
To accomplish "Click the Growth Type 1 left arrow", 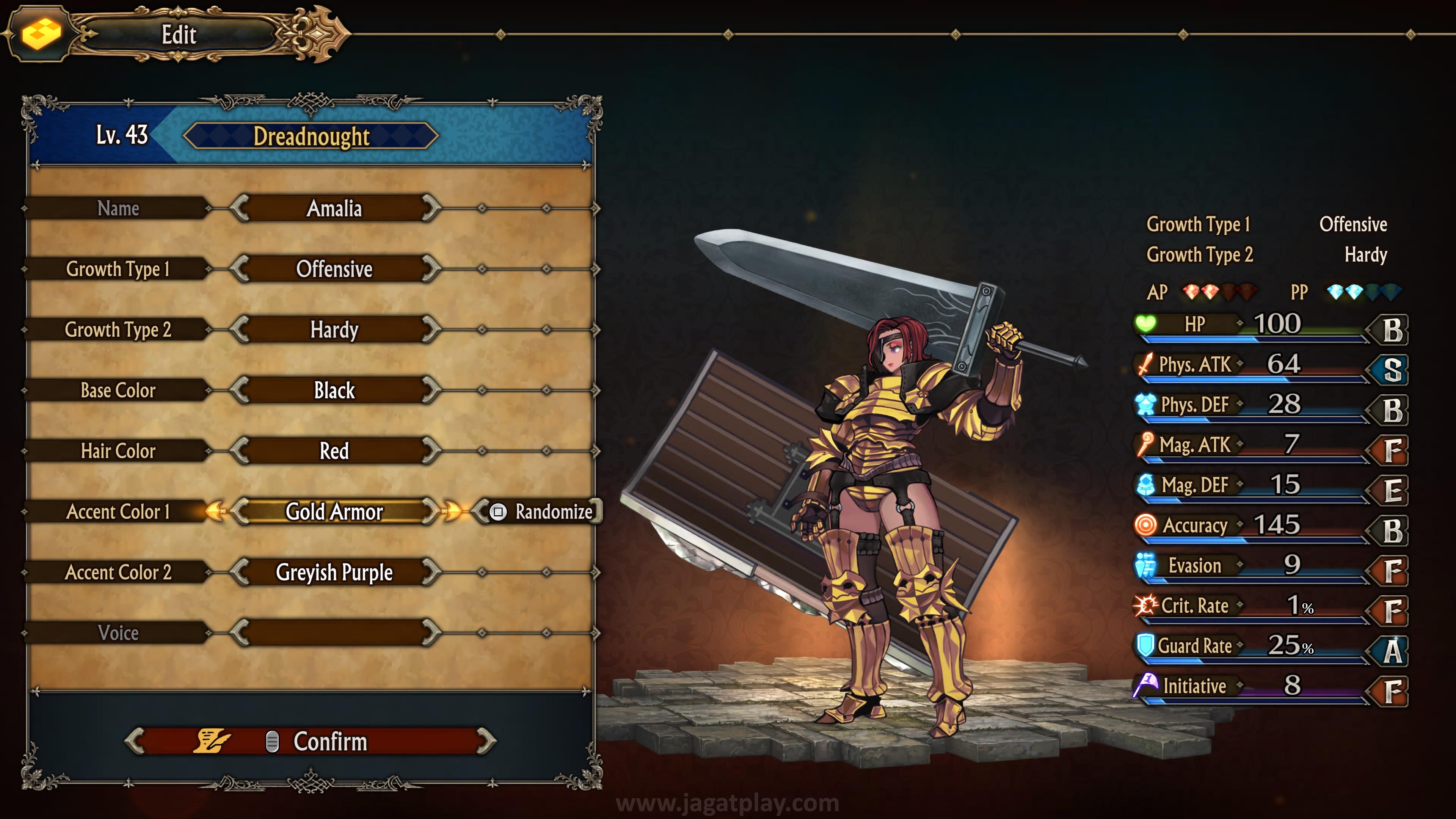I will coord(240,269).
